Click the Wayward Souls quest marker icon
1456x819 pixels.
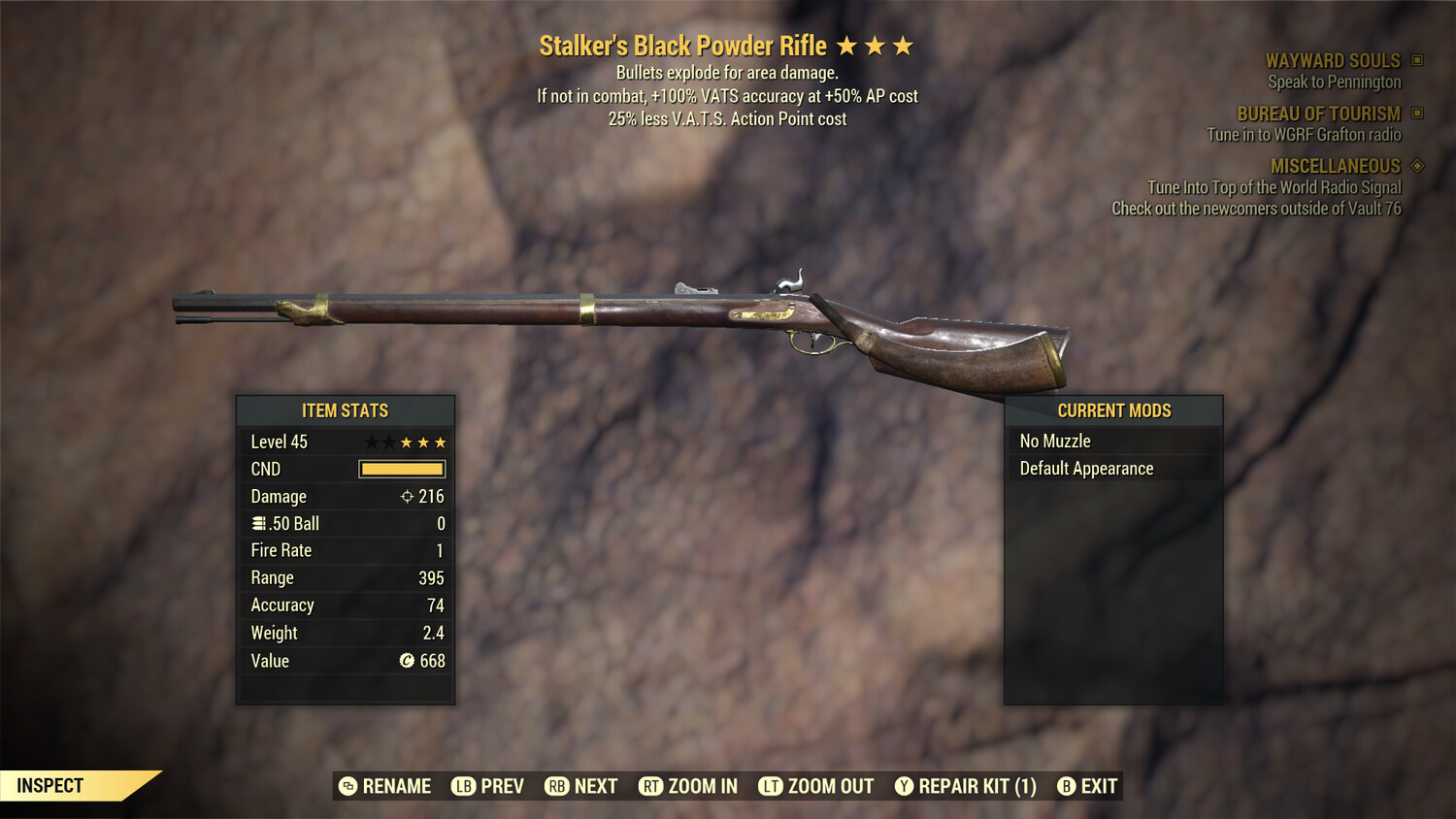(1415, 59)
